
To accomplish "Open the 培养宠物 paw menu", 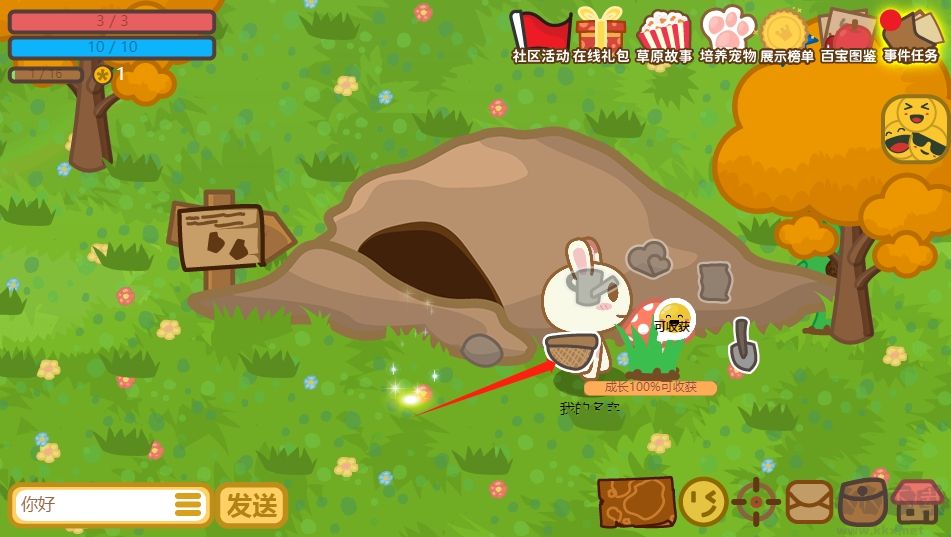I will [x=727, y=34].
